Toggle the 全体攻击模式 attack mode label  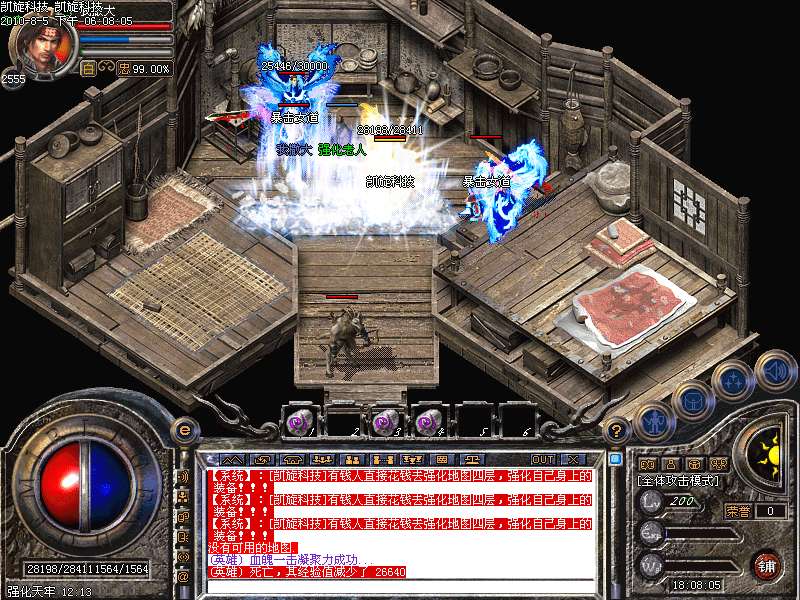click(678, 480)
